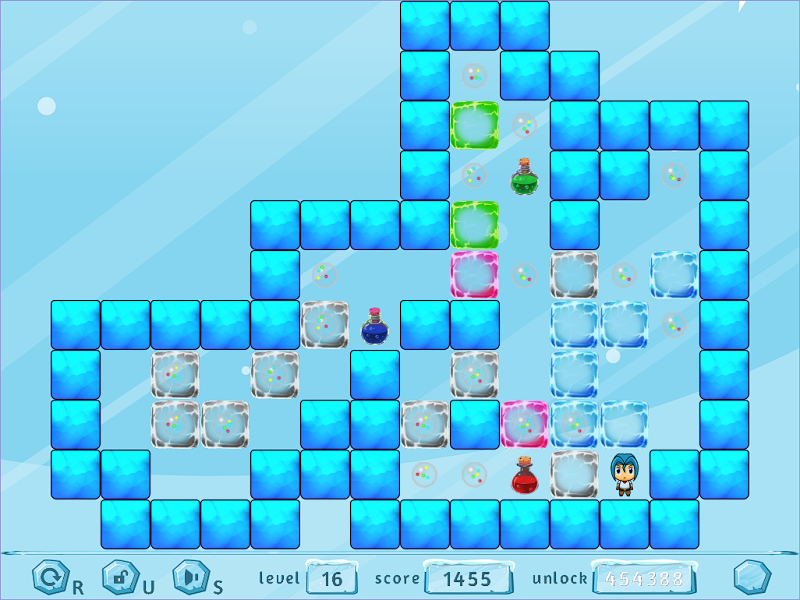Enter a code in the unlock field

pos(643,579)
